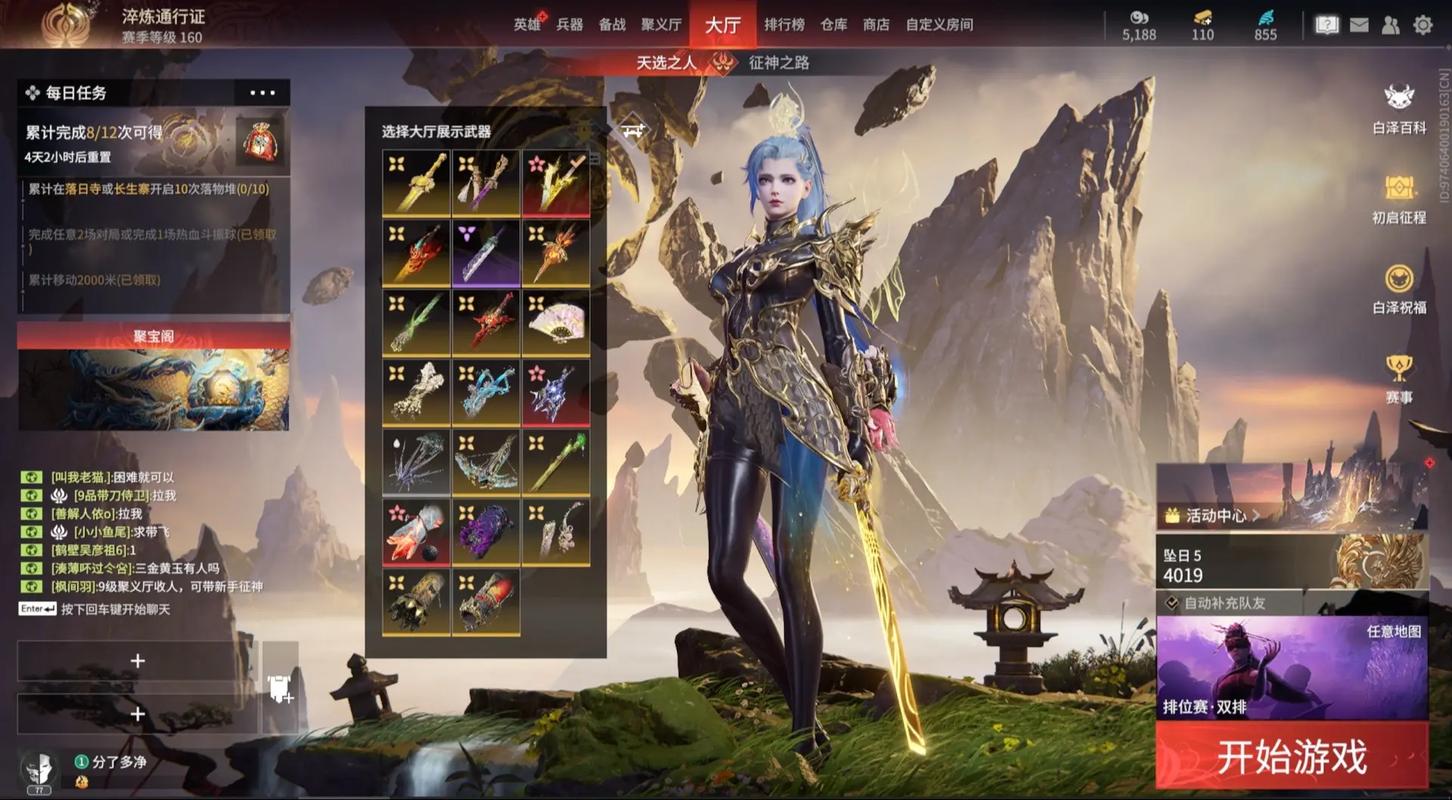Select 自定义房间 custom room tab
Screen dimensions: 1452x800
pyautogui.click(x=939, y=25)
